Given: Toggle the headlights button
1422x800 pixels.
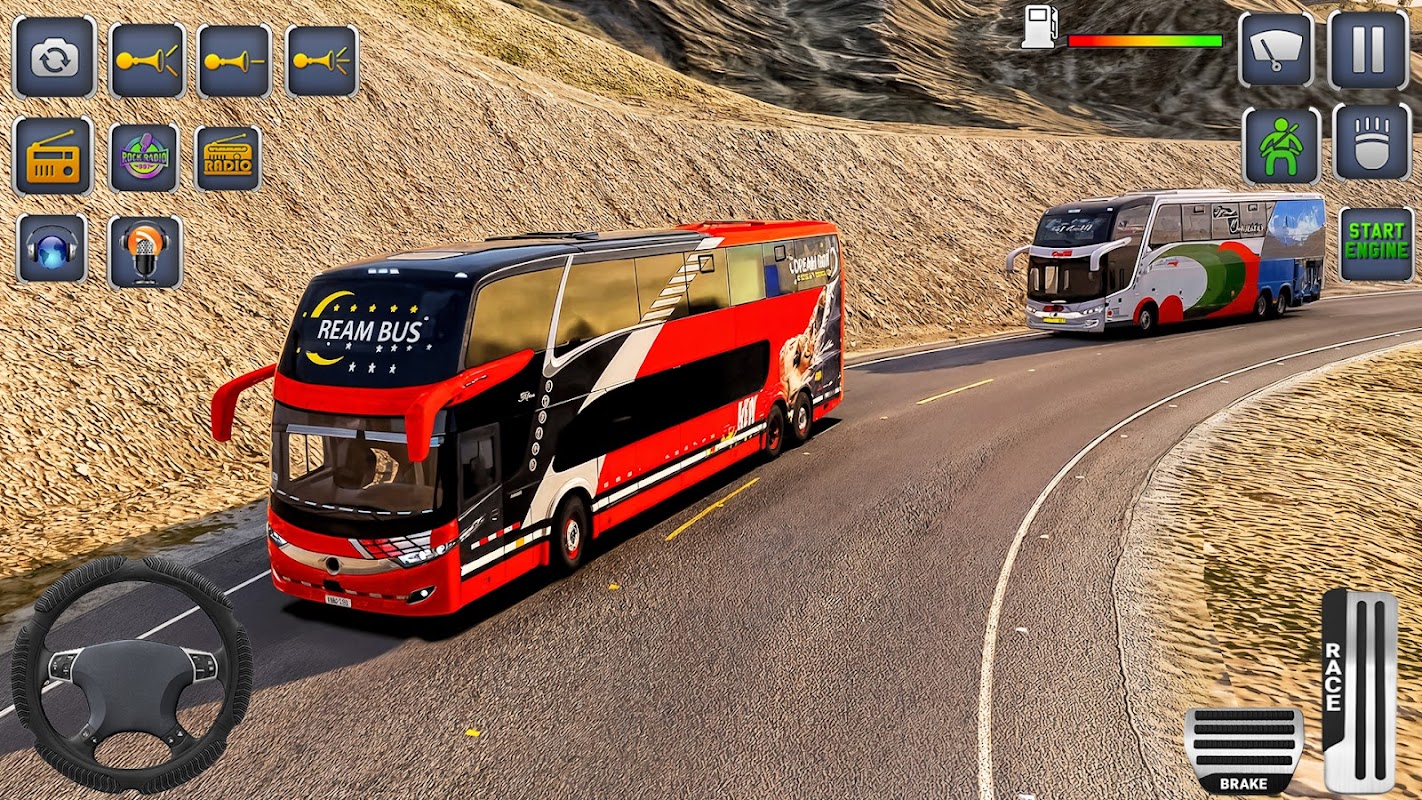Looking at the screenshot, I should click(1371, 143).
